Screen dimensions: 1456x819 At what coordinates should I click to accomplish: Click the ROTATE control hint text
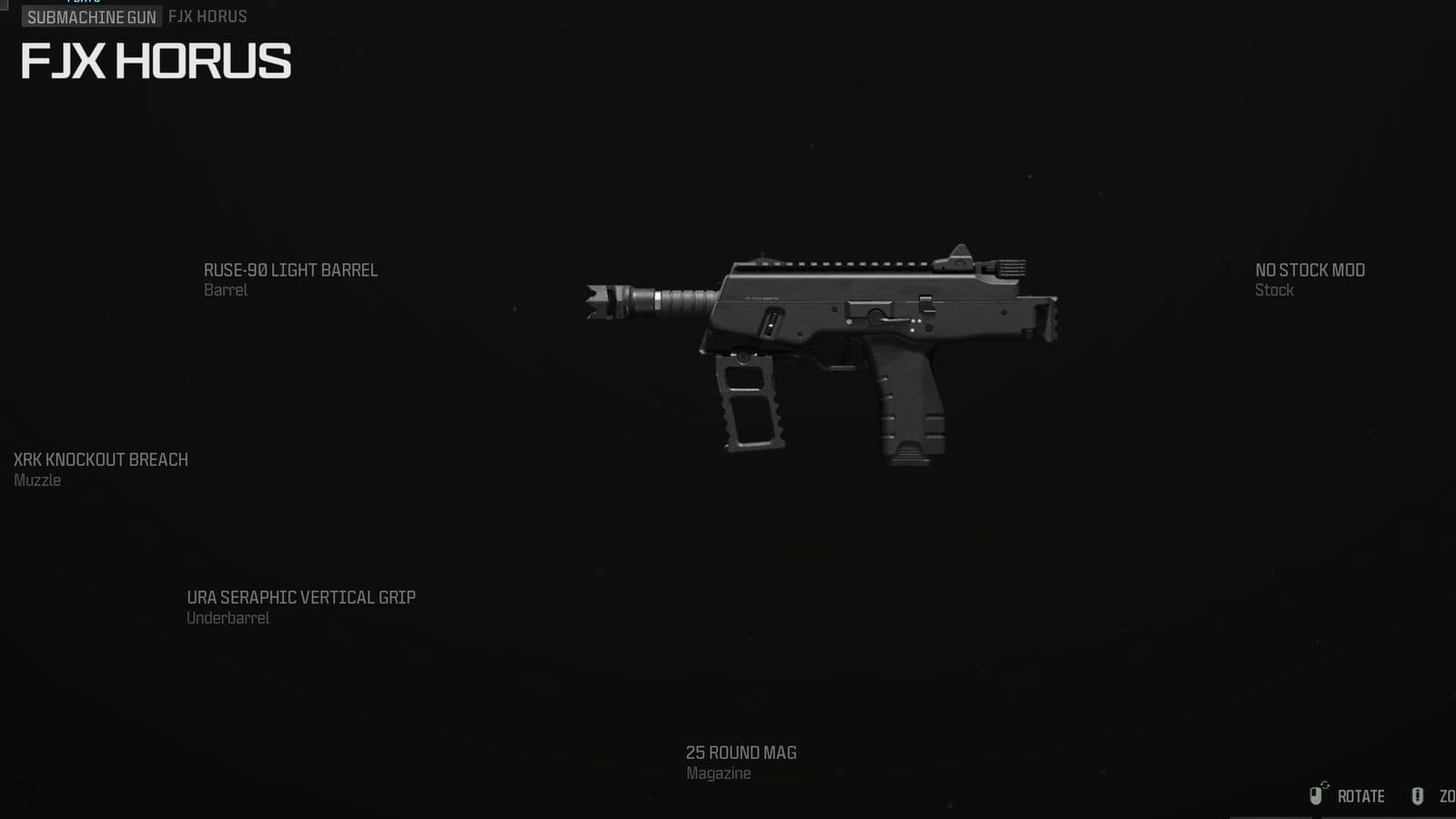[1360, 795]
